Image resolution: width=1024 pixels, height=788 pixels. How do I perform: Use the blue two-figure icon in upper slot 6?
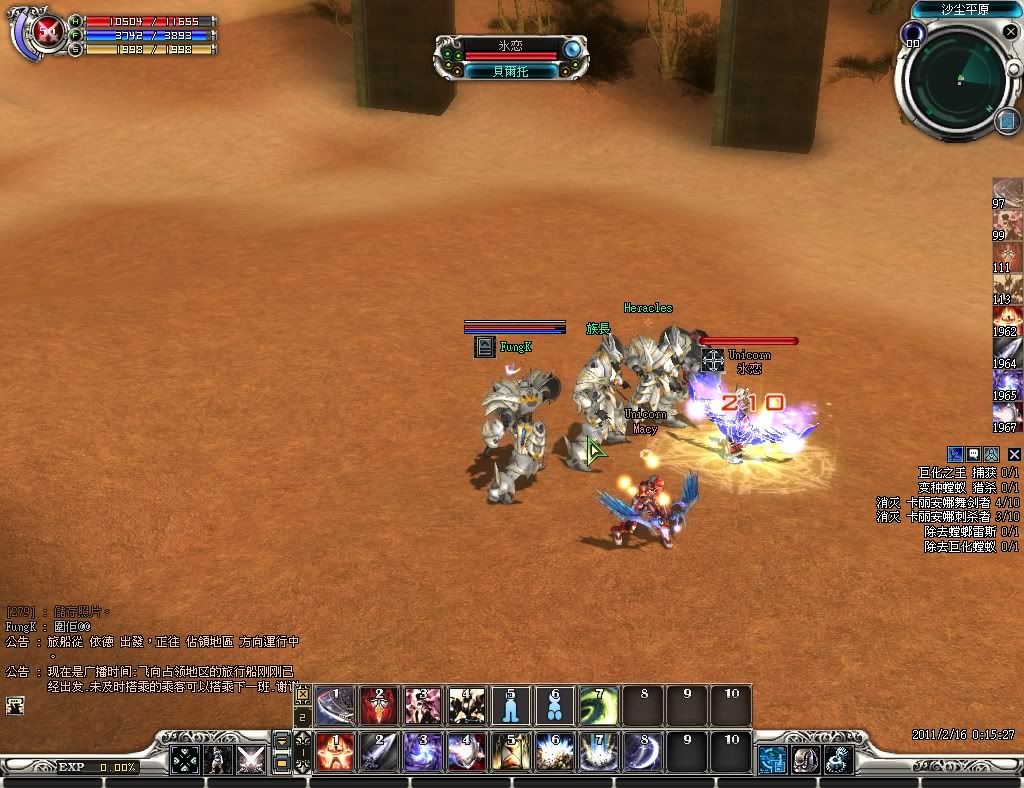tap(555, 707)
